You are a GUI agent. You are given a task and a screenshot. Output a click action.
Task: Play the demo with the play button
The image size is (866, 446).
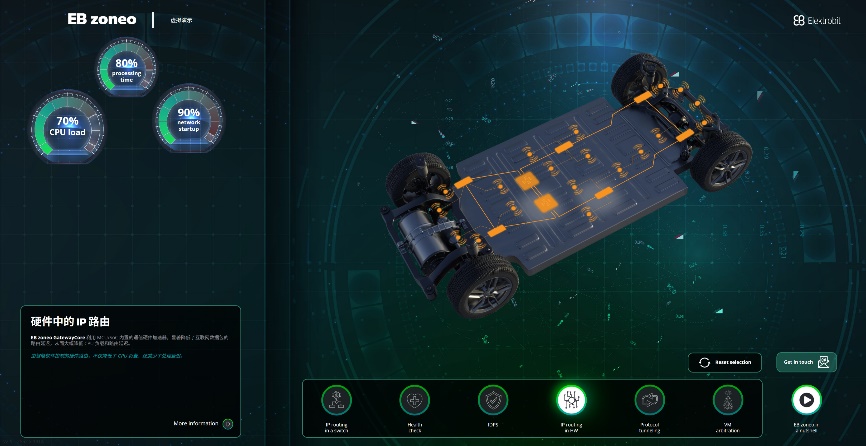[x=805, y=400]
